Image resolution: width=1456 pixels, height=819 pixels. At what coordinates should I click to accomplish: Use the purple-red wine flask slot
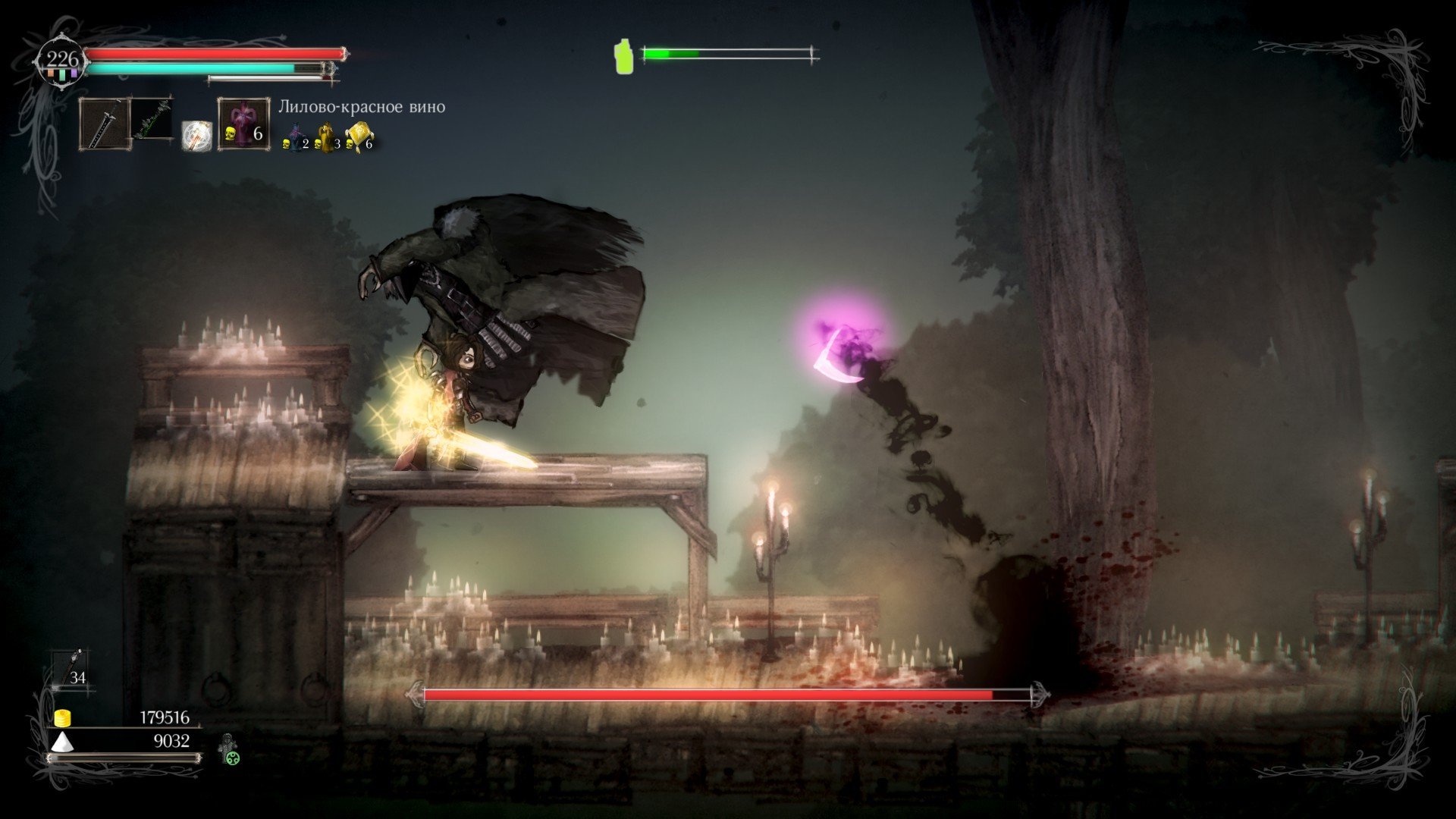[244, 123]
